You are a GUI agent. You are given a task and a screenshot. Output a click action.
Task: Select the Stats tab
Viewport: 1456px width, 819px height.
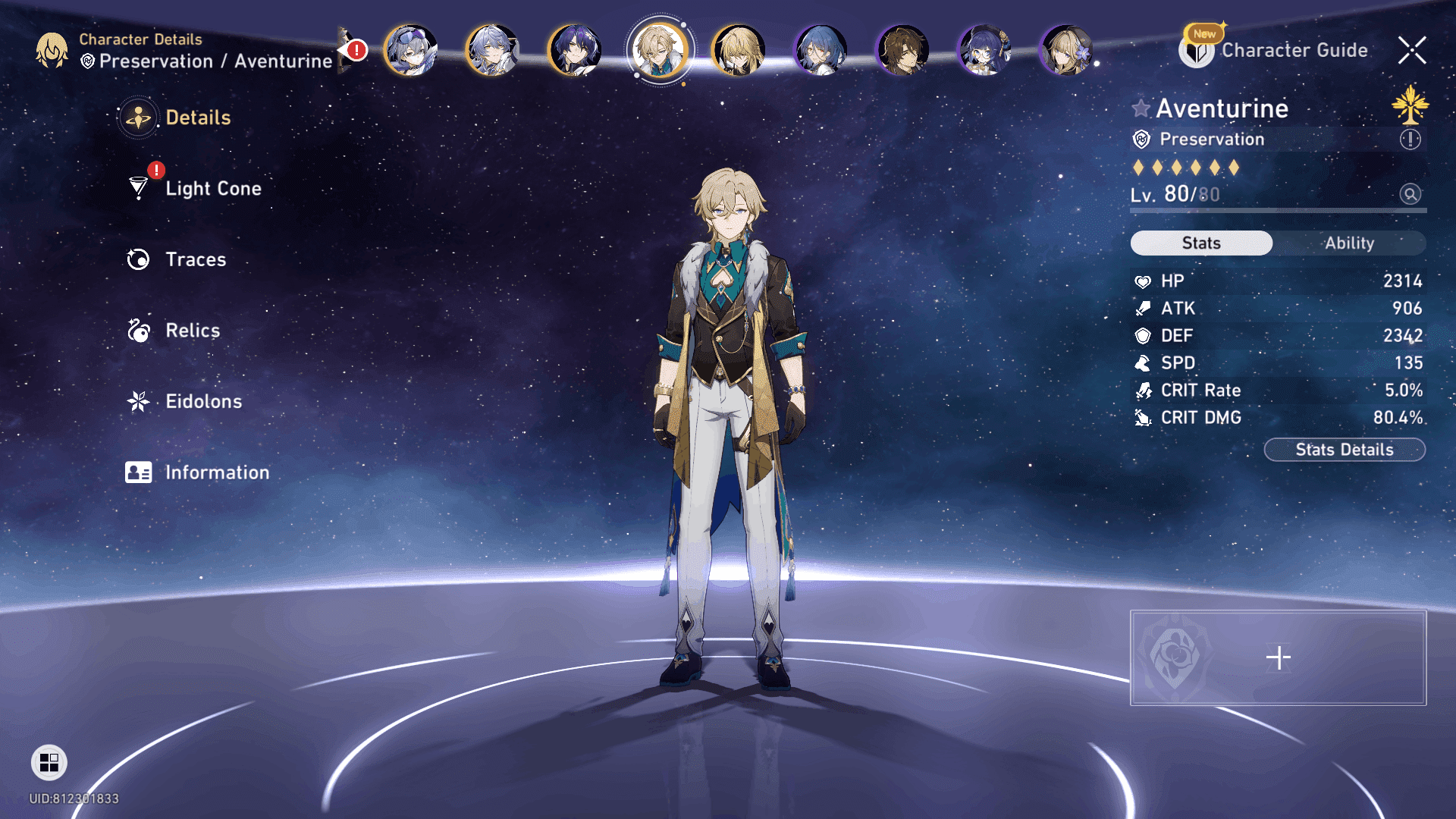(x=1201, y=243)
